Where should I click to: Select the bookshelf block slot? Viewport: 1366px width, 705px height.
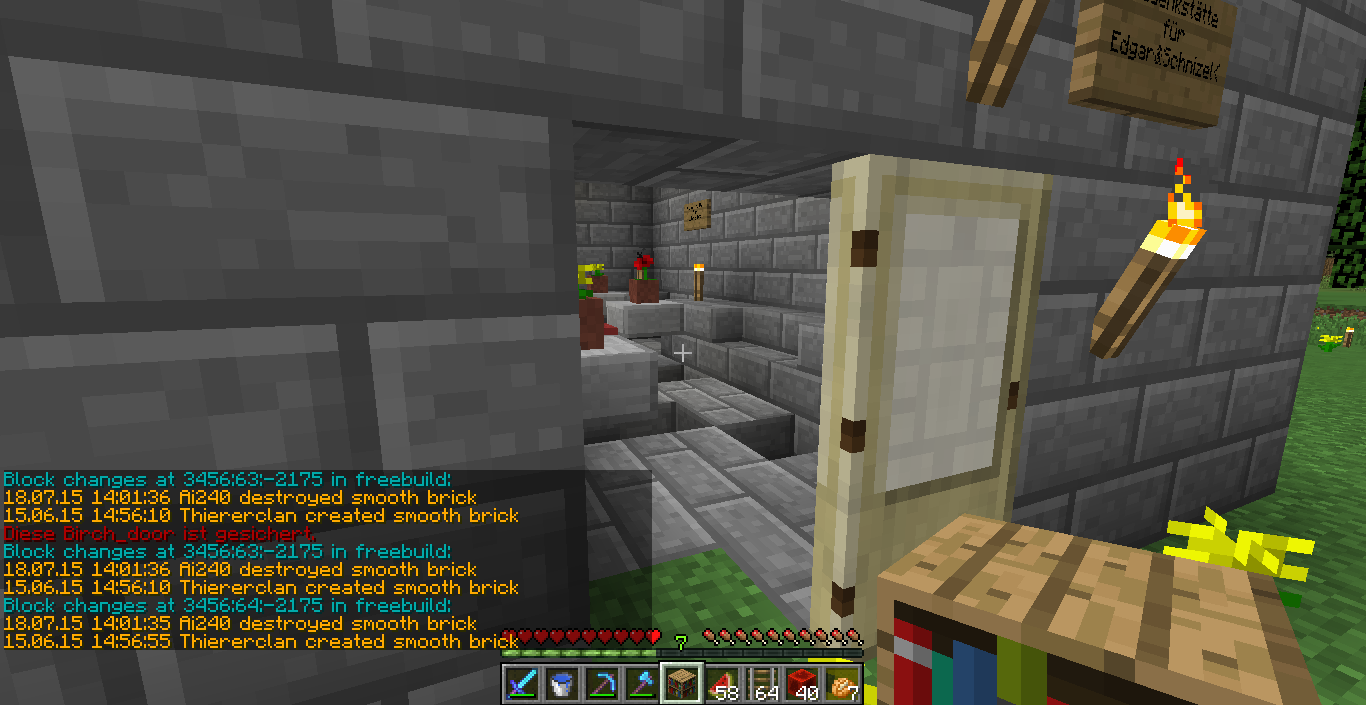pos(682,684)
